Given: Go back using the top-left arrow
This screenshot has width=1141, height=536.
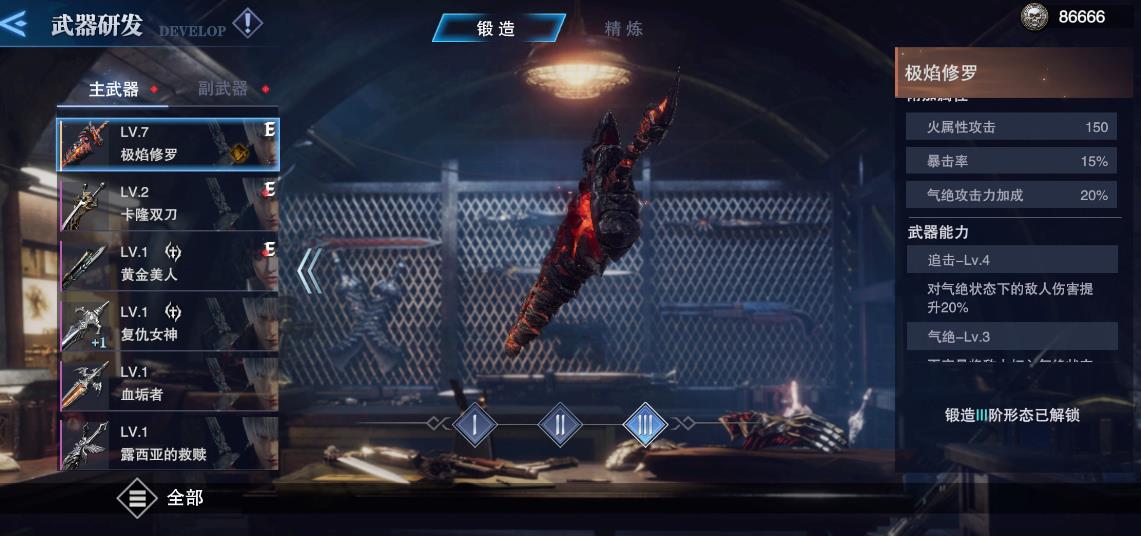Looking at the screenshot, I should (14, 24).
